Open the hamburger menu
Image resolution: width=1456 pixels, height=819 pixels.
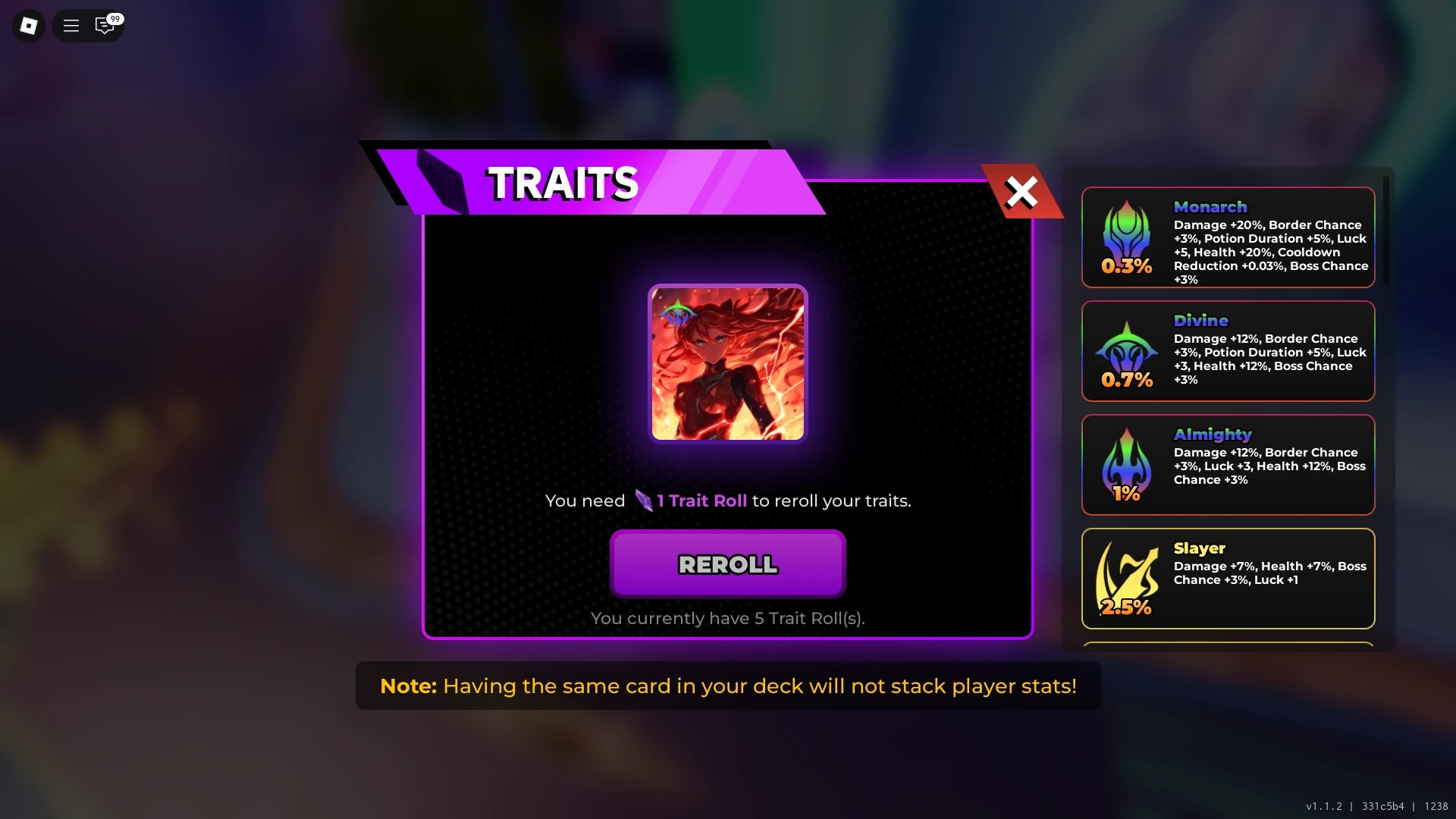coord(70,25)
